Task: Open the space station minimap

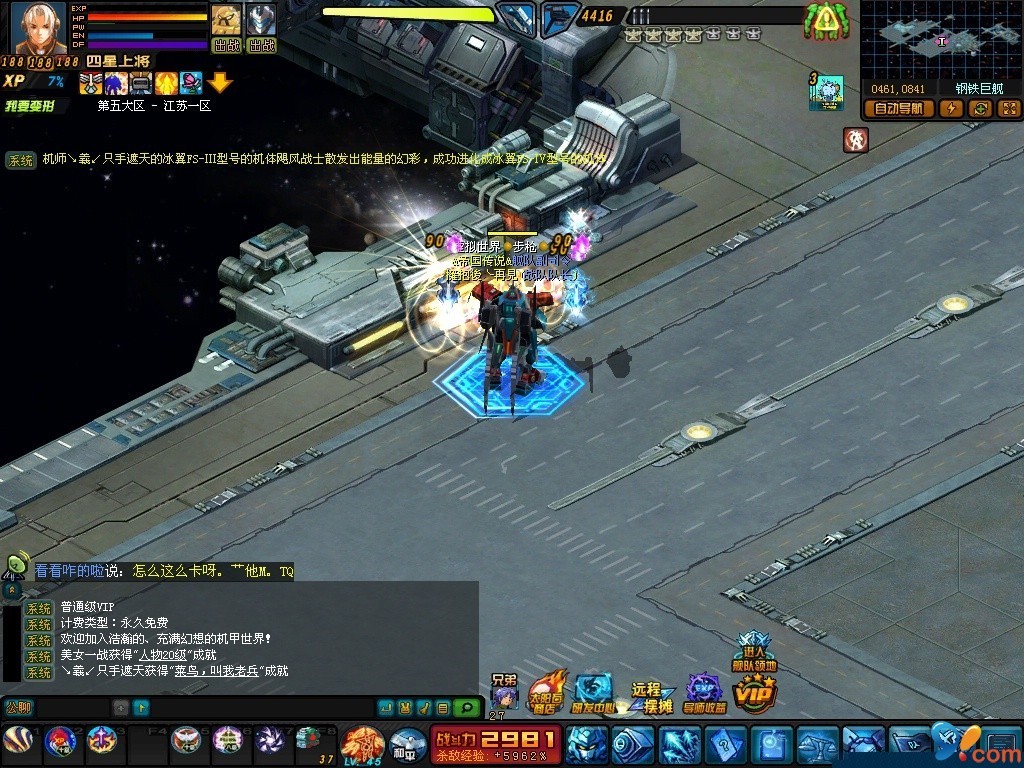Action: point(940,40)
